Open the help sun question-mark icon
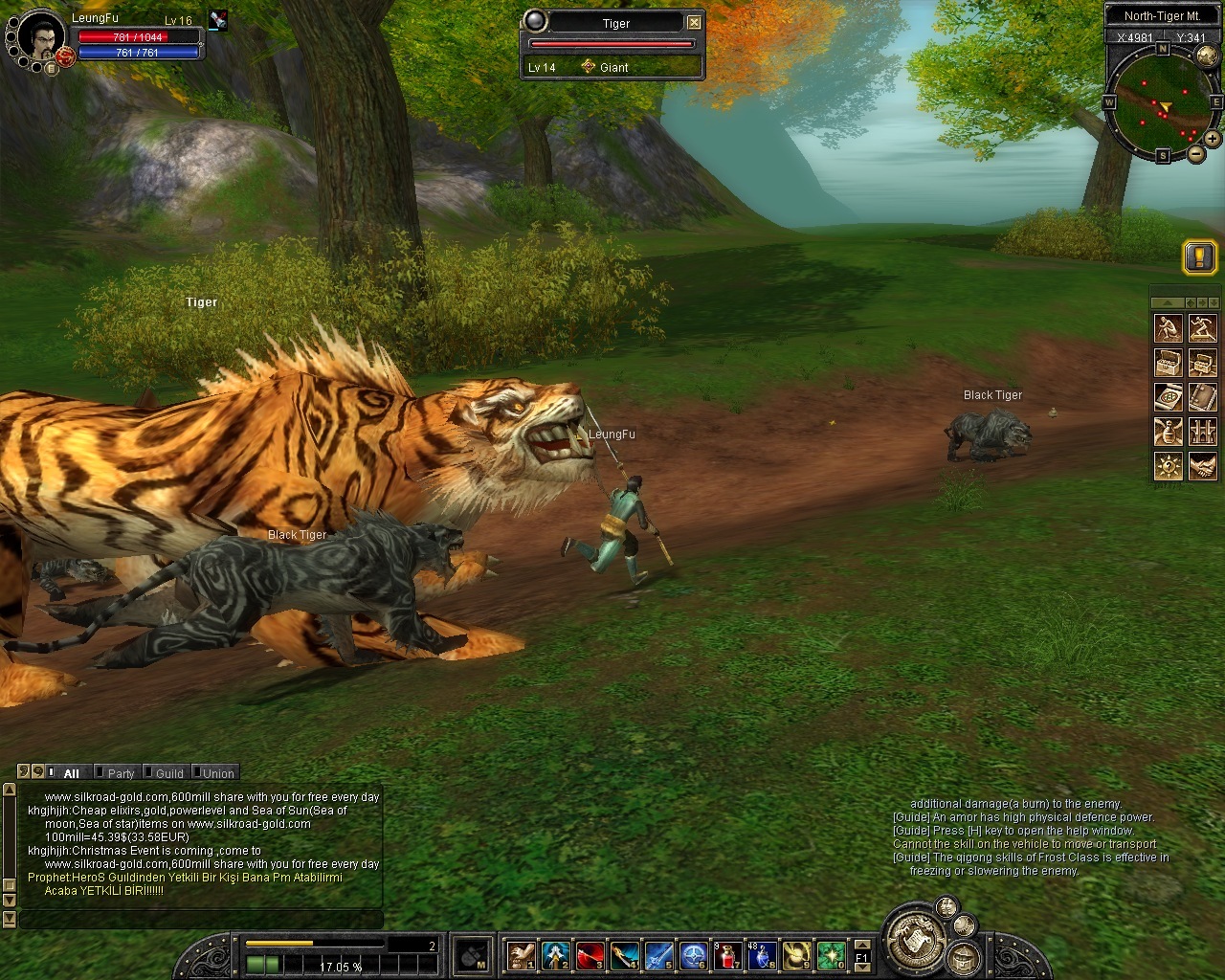 point(1168,466)
